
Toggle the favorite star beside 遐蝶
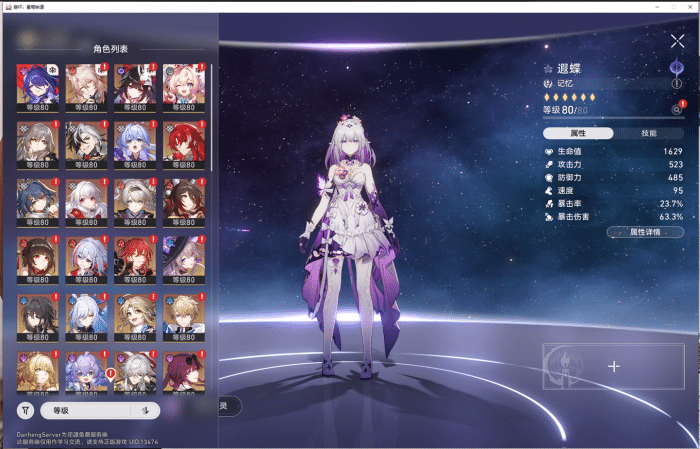pyautogui.click(x=548, y=69)
